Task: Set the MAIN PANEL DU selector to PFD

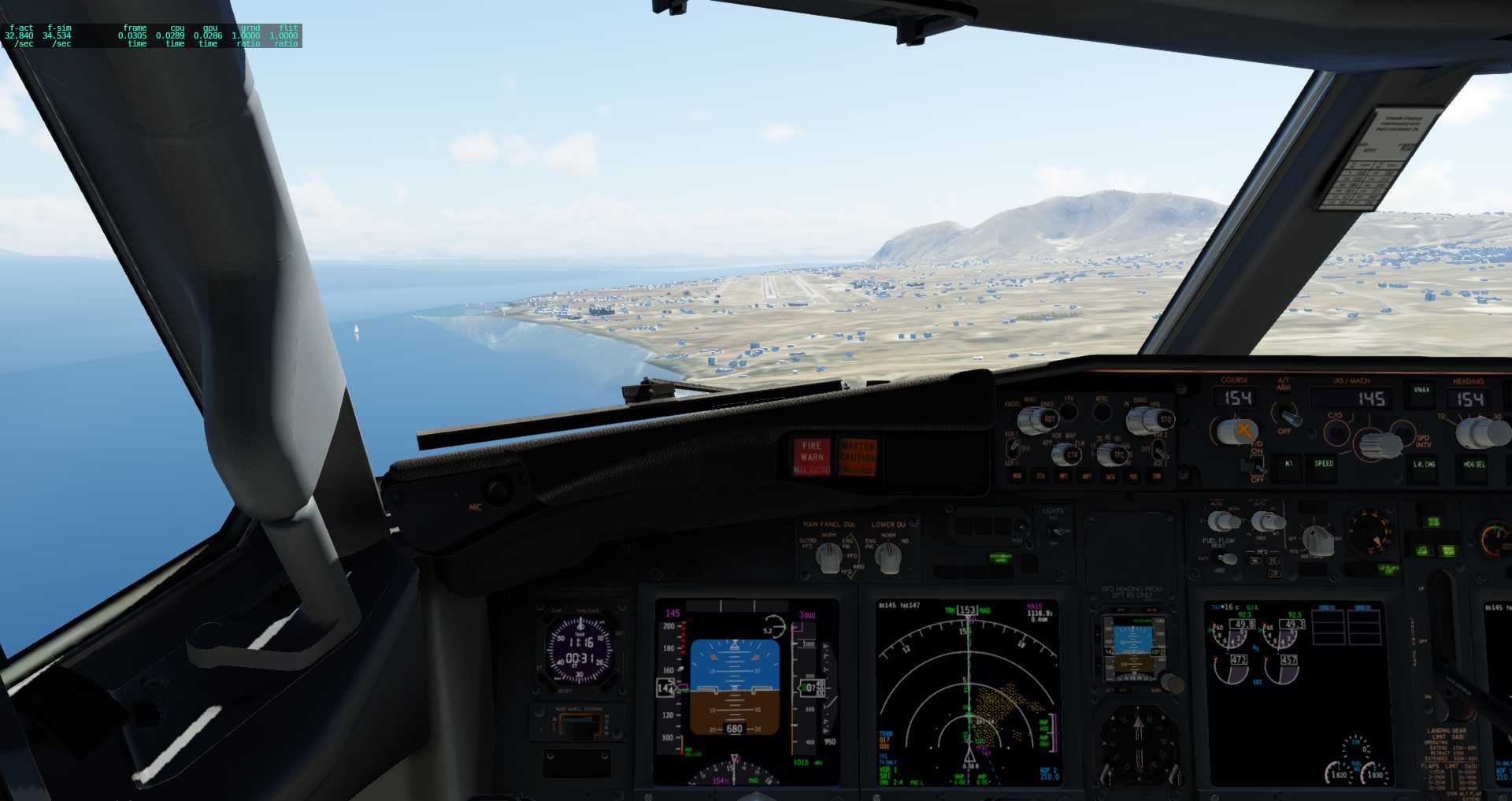Action: (x=828, y=559)
